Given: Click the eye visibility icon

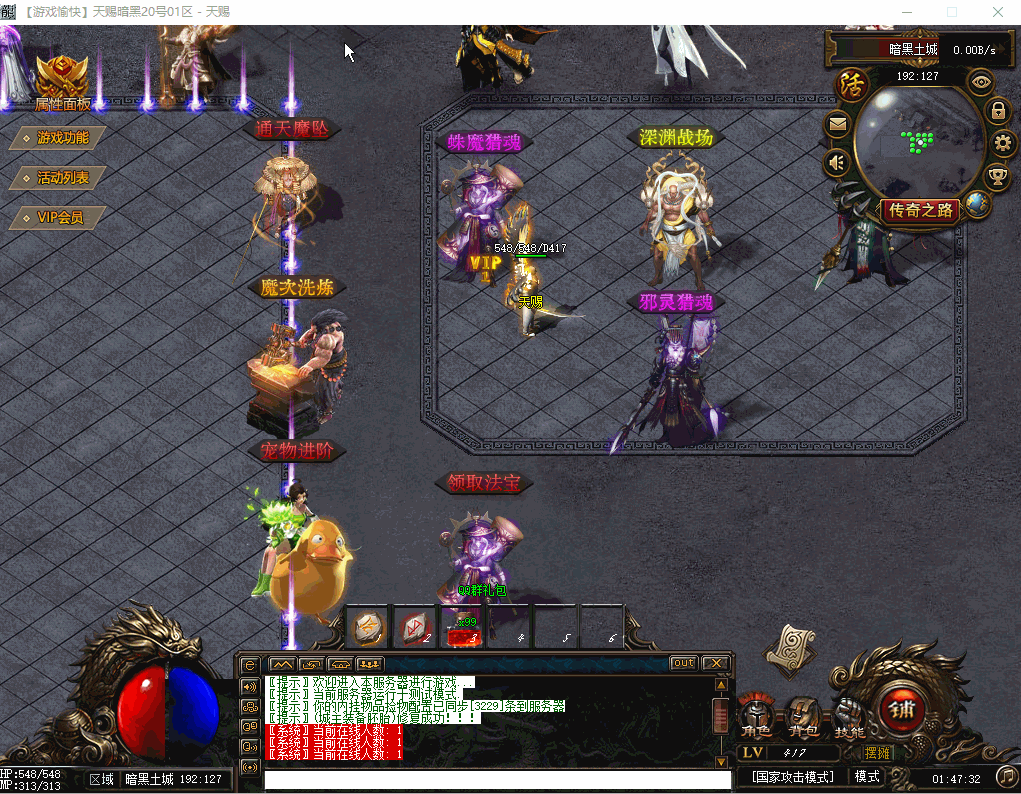Looking at the screenshot, I should point(981,82).
